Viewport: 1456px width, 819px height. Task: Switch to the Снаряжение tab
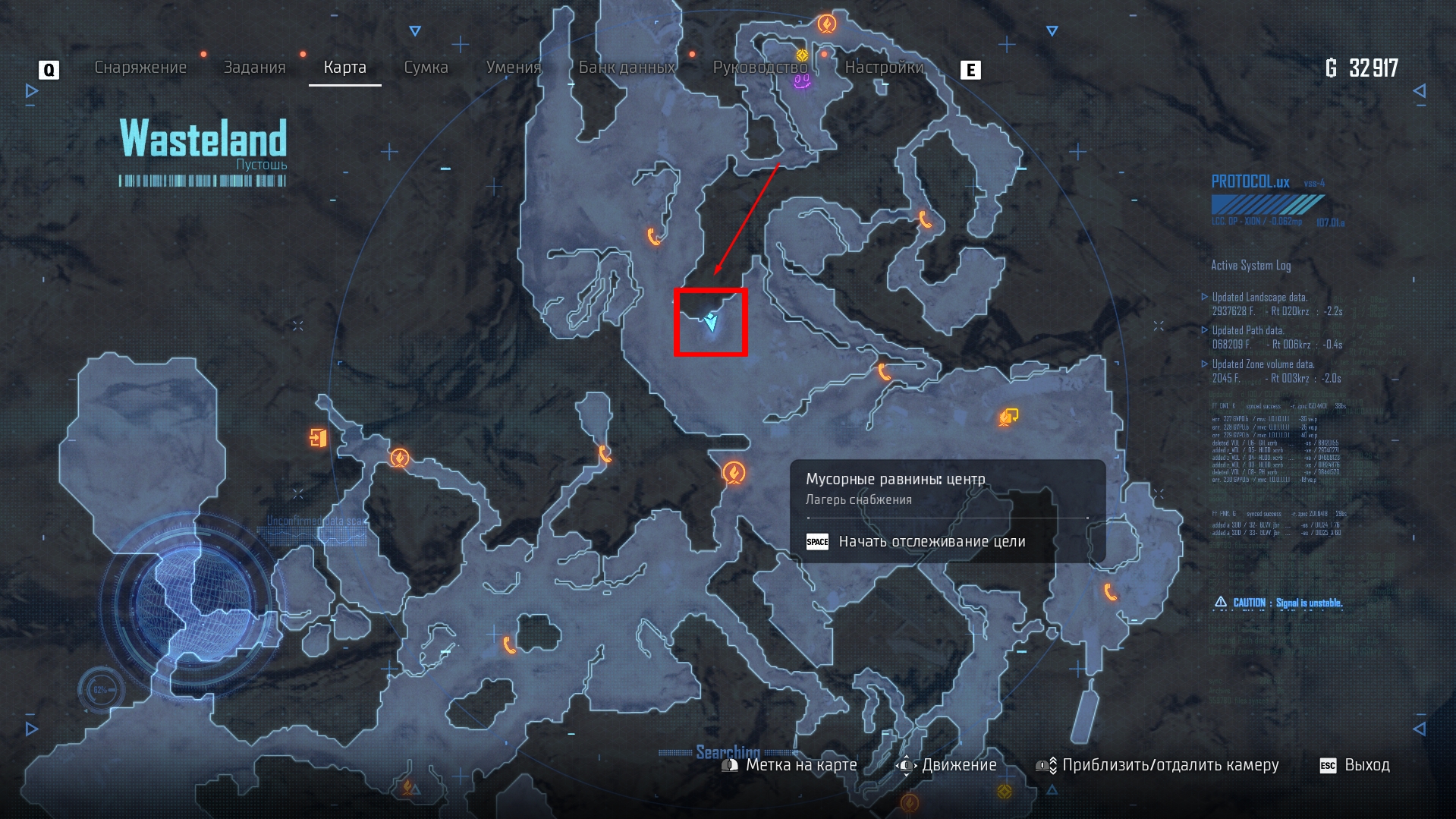140,68
